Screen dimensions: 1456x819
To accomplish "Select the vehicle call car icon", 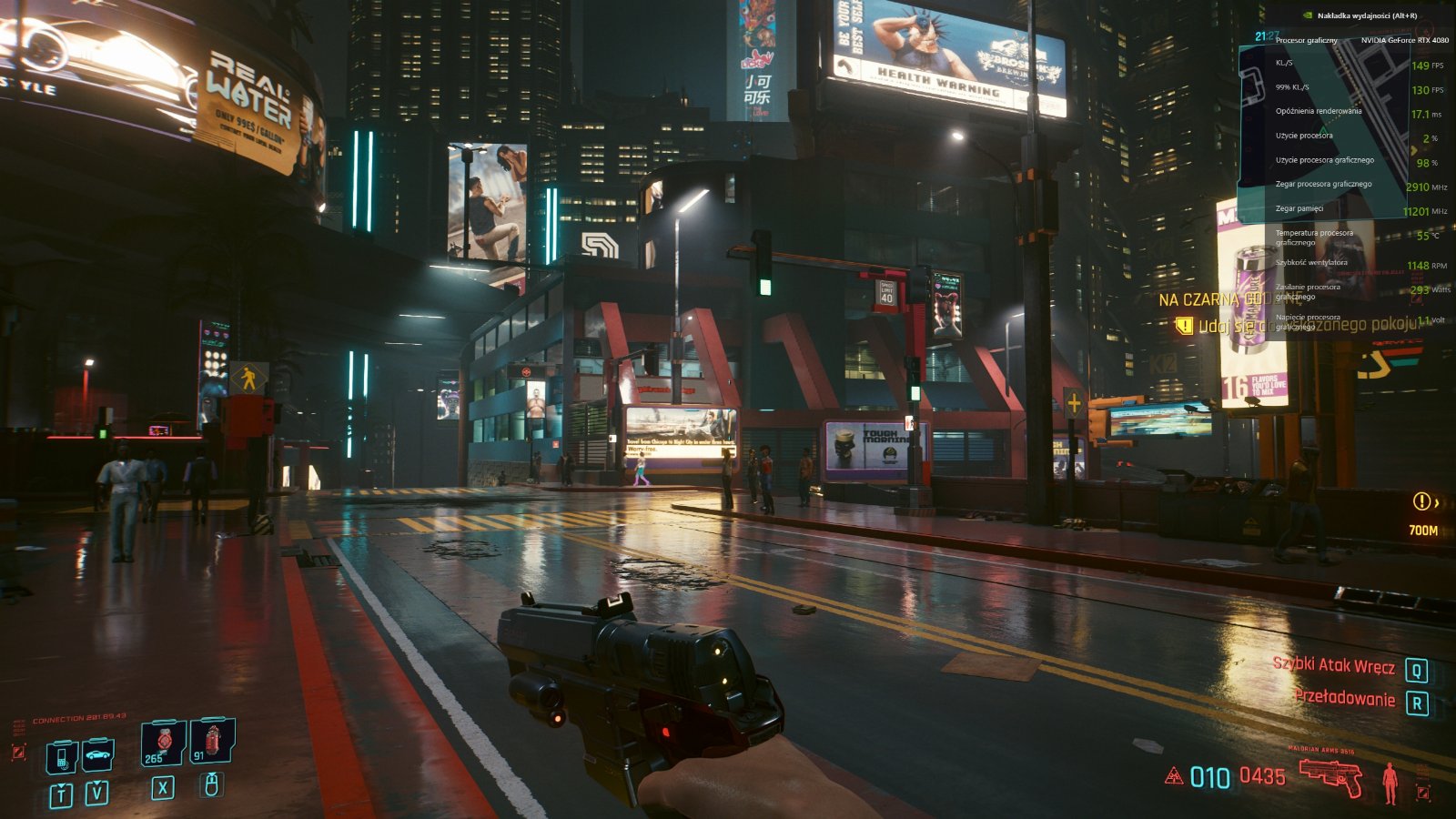I will [97, 754].
